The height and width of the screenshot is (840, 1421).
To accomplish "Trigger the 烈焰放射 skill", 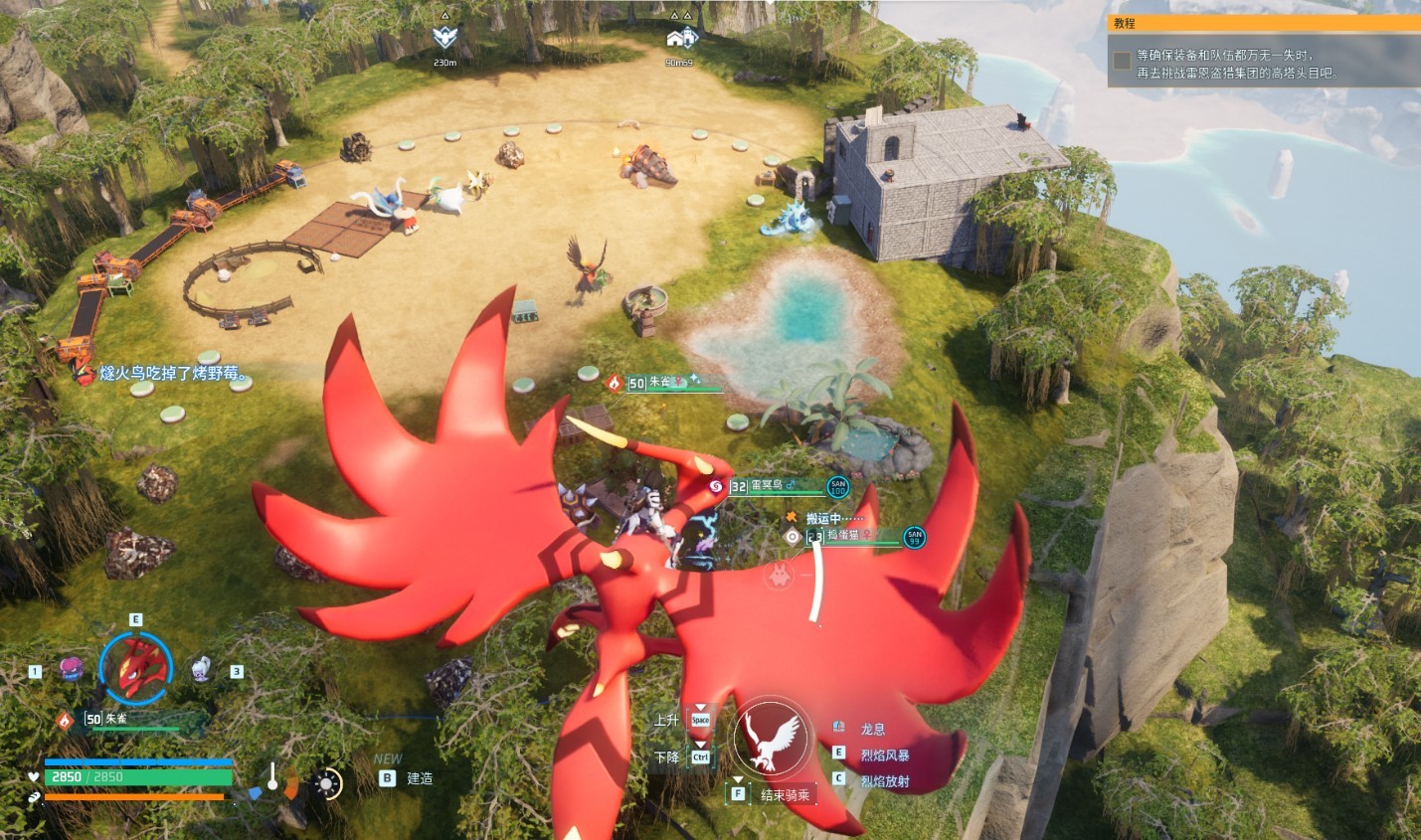I will point(884,780).
